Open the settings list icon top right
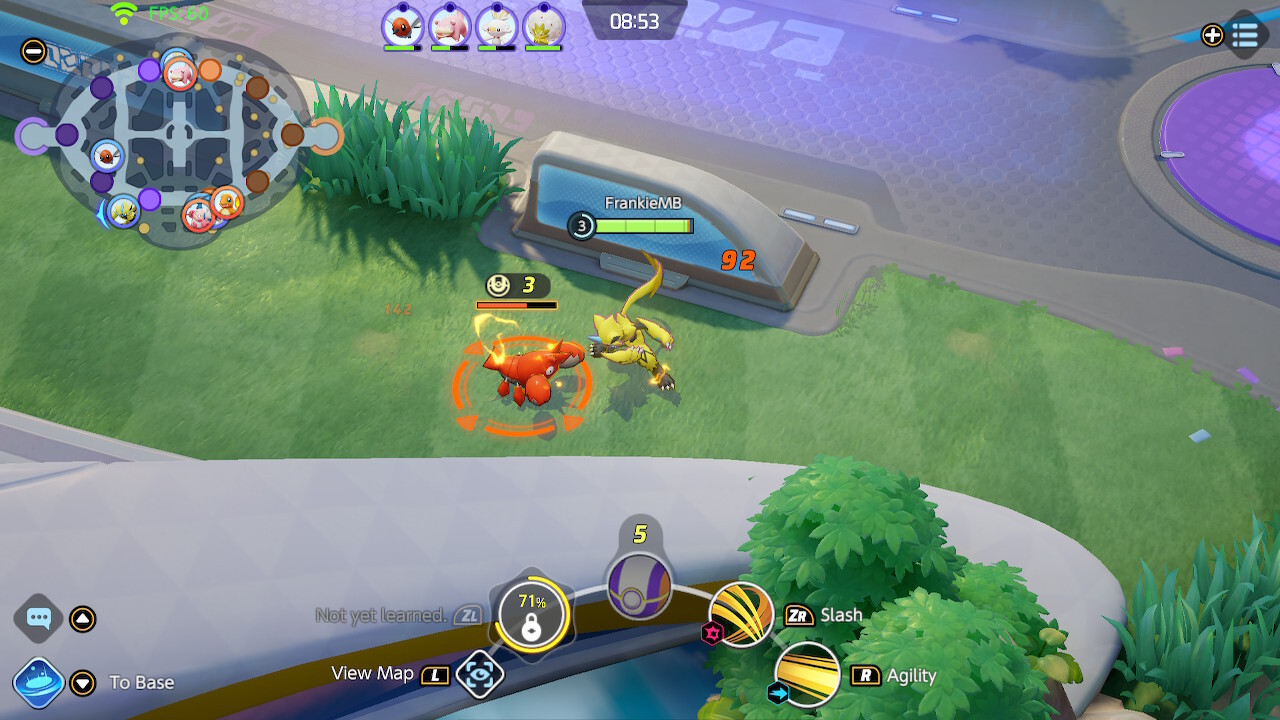Image resolution: width=1280 pixels, height=720 pixels. point(1247,36)
